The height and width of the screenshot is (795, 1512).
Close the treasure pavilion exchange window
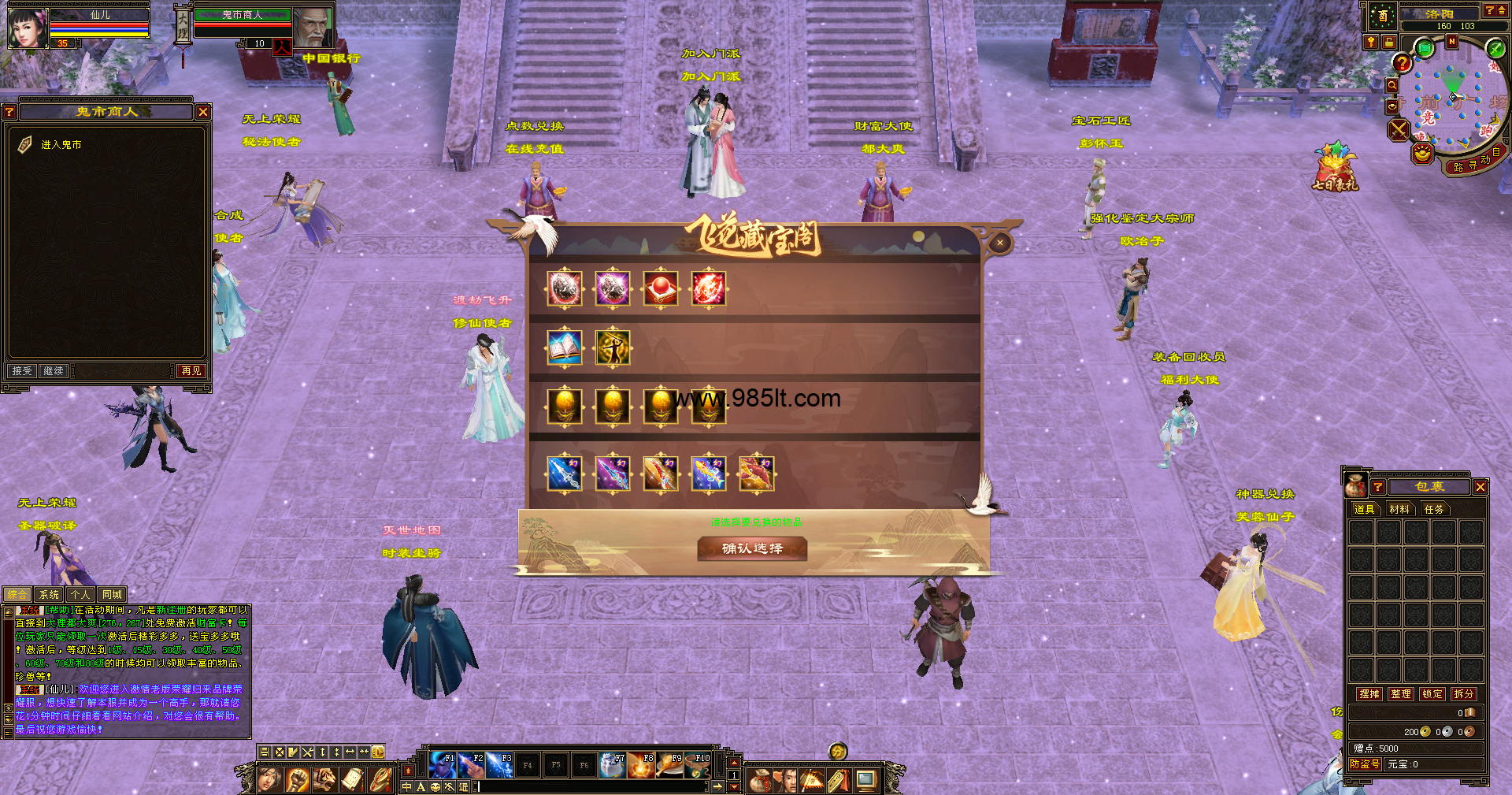pyautogui.click(x=999, y=243)
